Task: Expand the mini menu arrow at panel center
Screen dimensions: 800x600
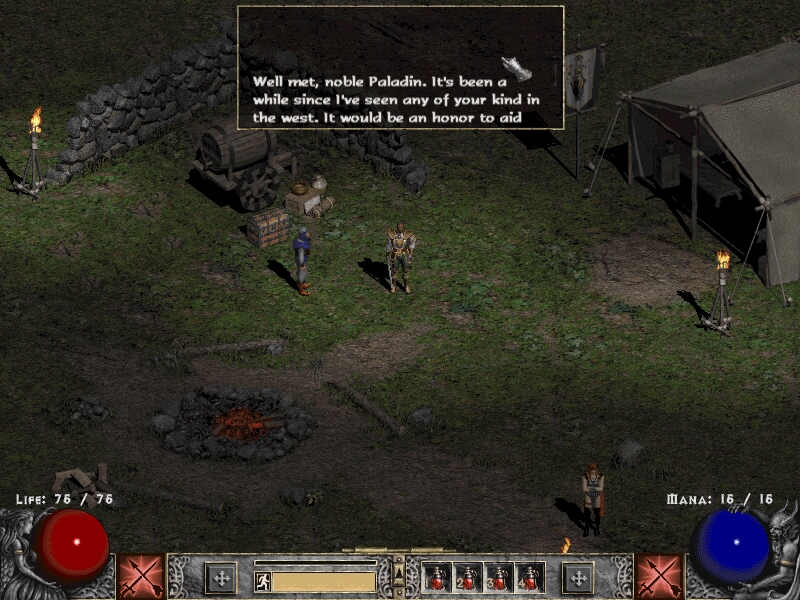Action: 399,572
